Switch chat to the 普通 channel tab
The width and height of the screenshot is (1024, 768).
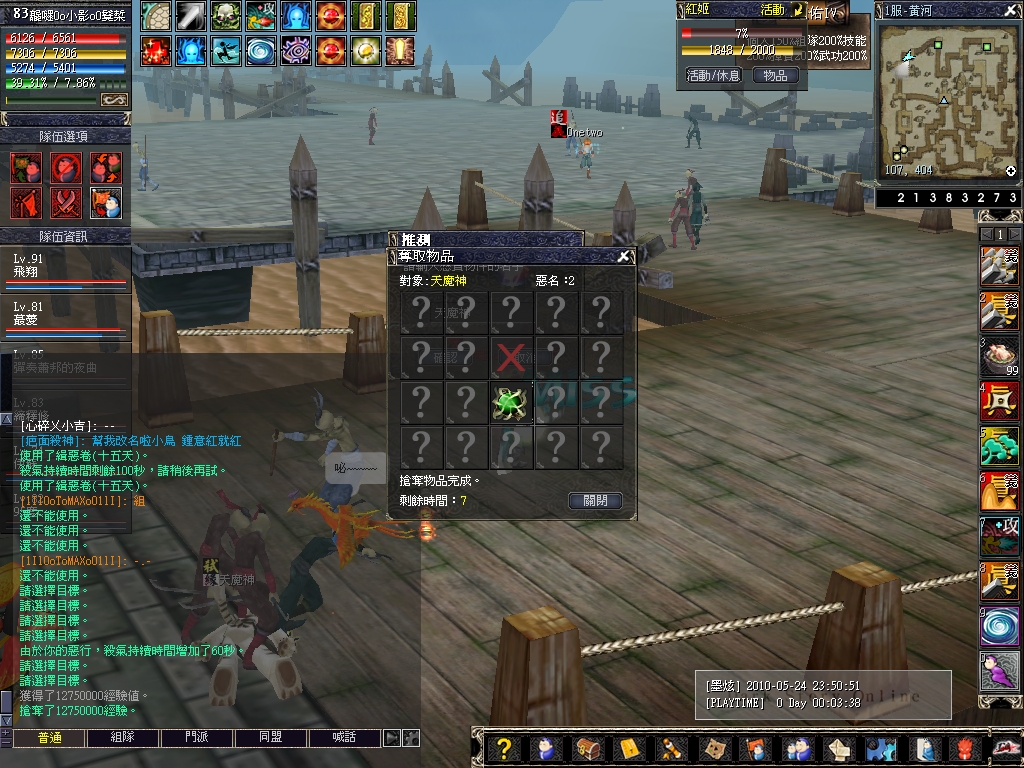tap(50, 738)
